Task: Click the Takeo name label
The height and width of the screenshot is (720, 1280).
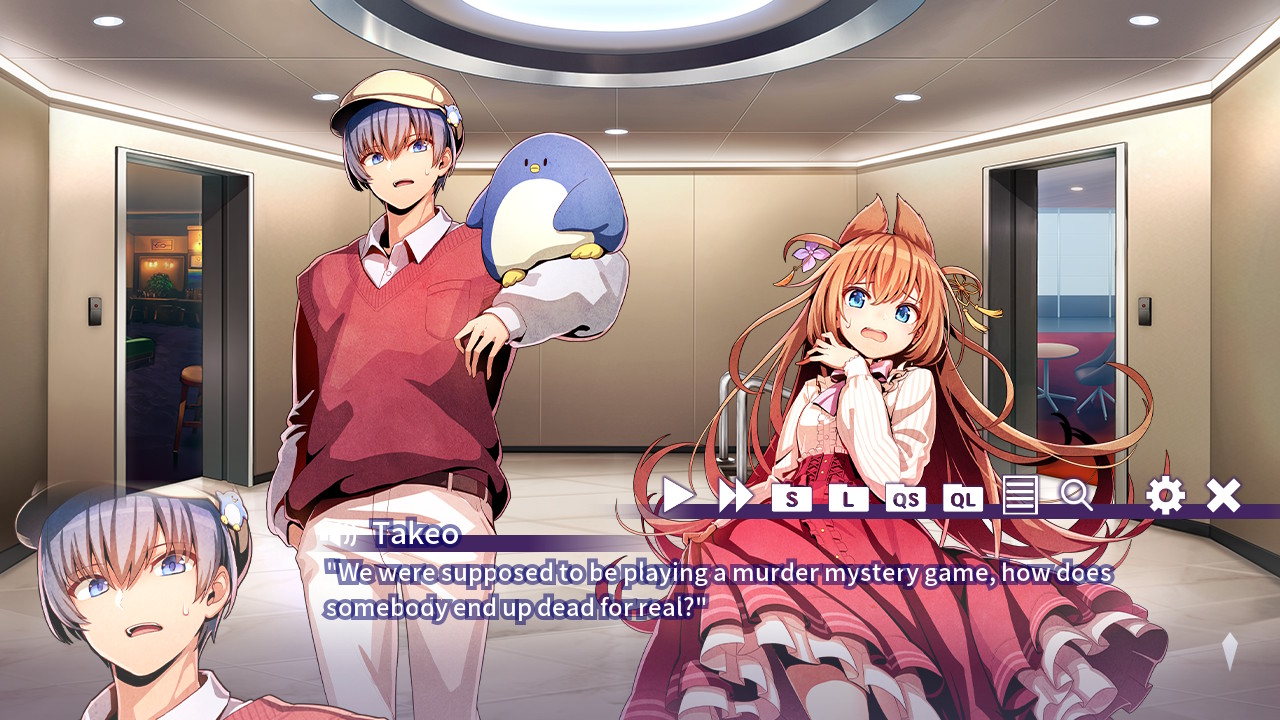Action: pos(402,536)
